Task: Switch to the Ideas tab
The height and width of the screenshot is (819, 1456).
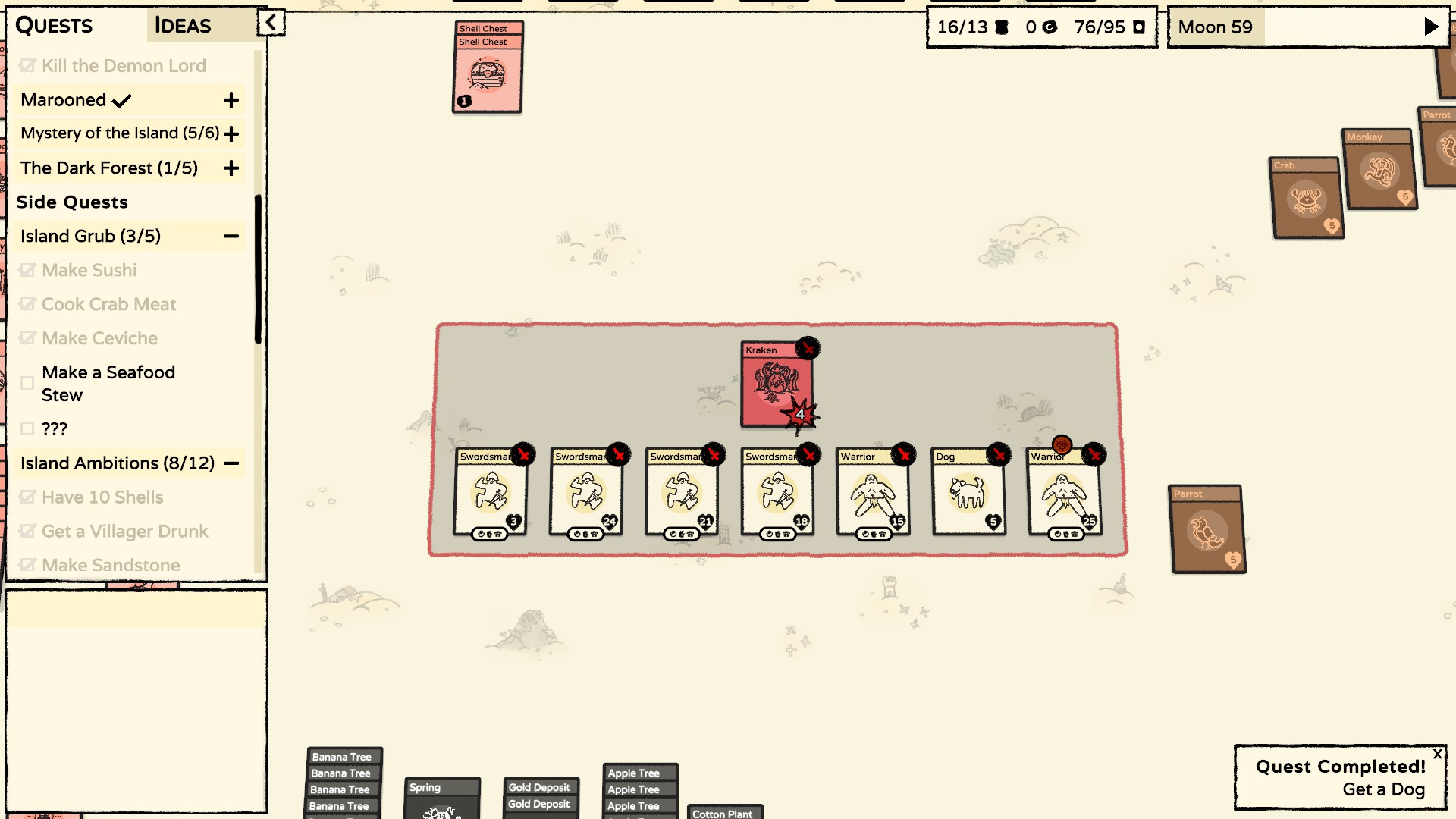Action: 183,26
